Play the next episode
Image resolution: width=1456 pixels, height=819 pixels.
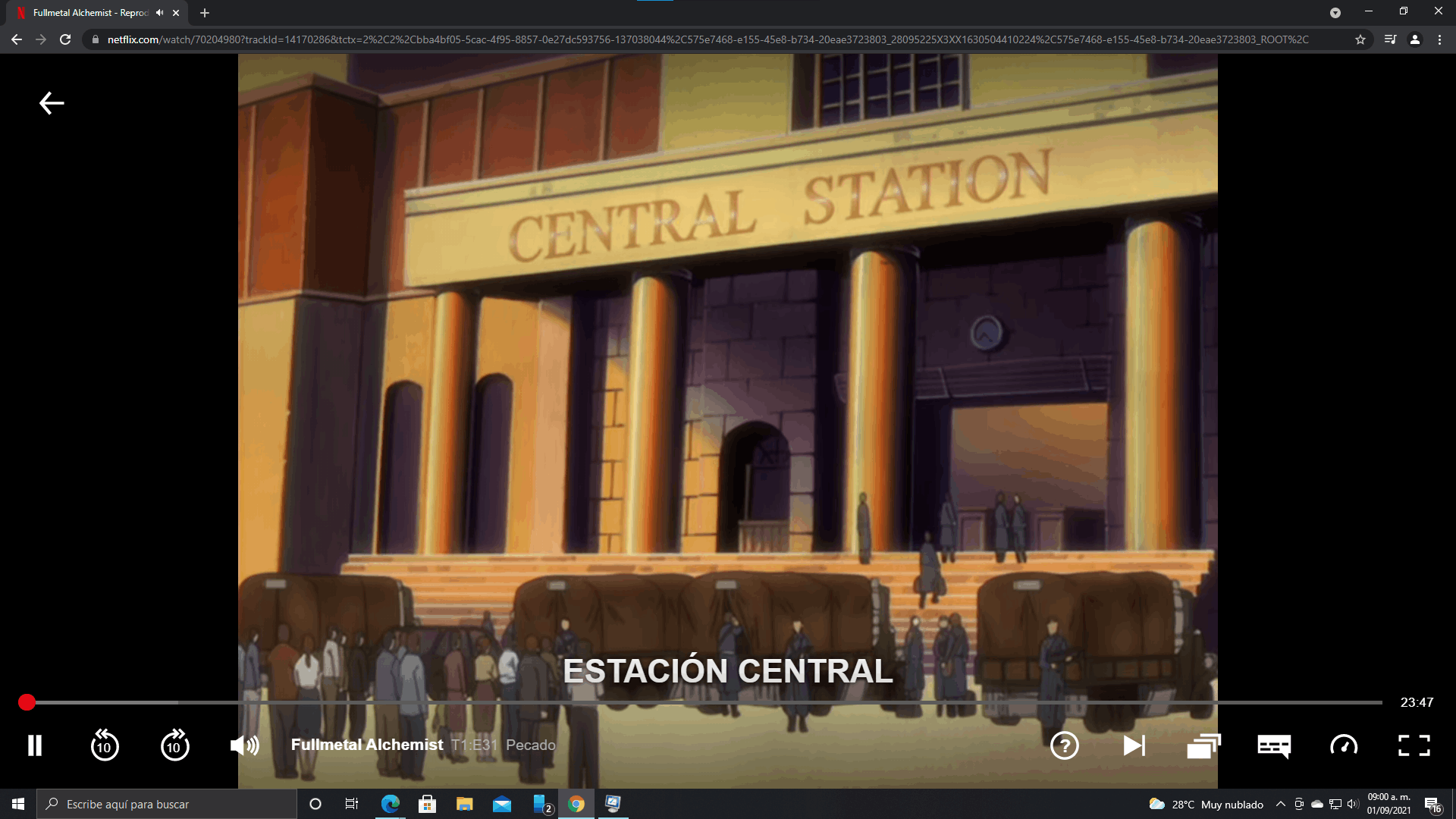click(x=1134, y=745)
